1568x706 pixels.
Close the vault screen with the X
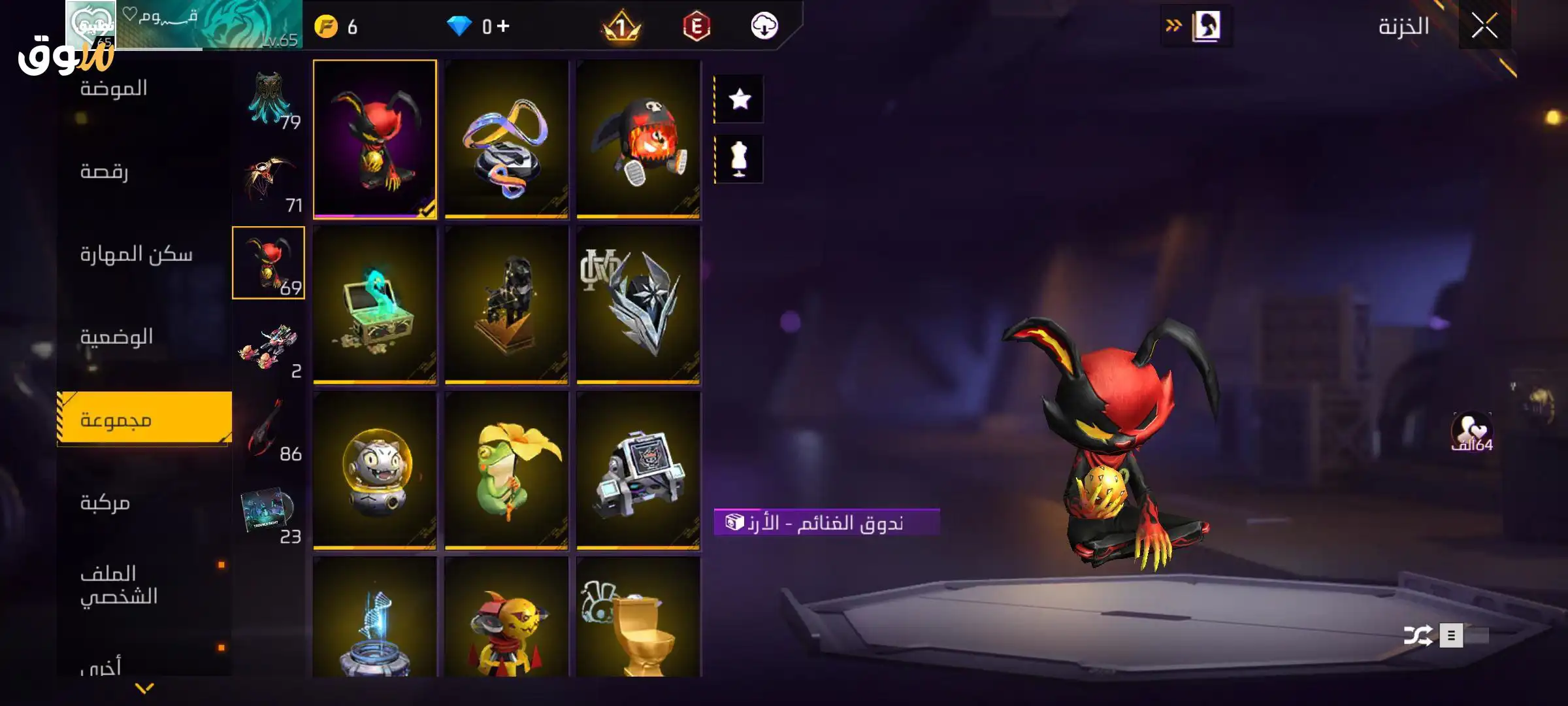[1484, 27]
